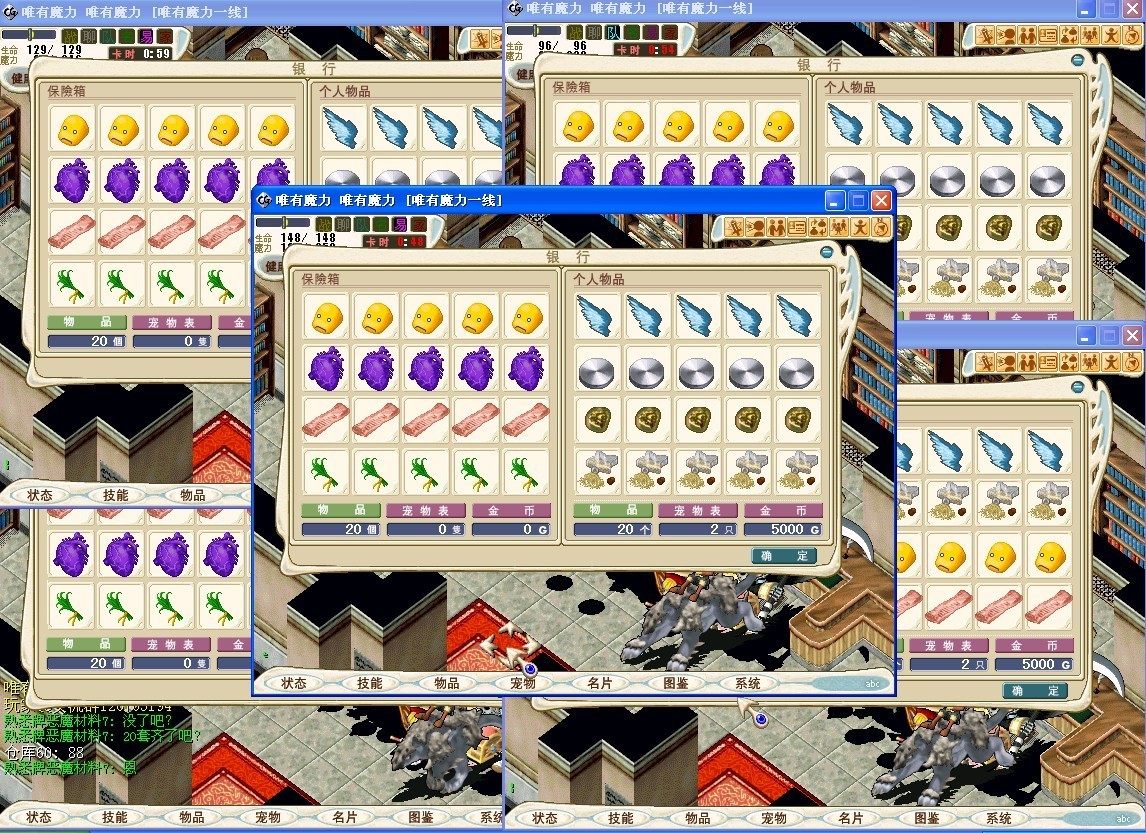Open 系统 in the front window's bottom menu

pos(748,683)
